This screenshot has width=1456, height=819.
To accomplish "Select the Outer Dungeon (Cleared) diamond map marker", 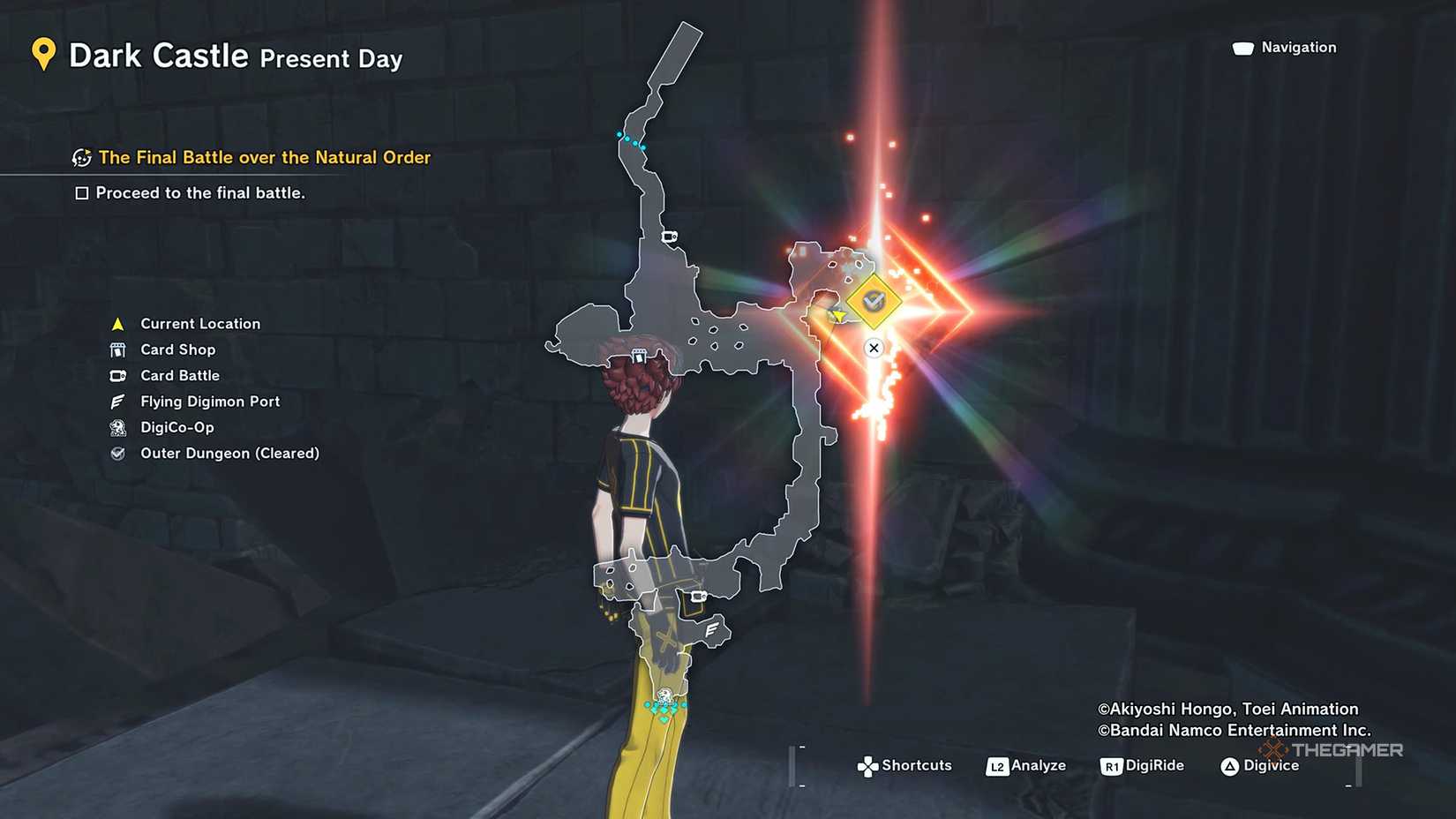I will [x=873, y=302].
